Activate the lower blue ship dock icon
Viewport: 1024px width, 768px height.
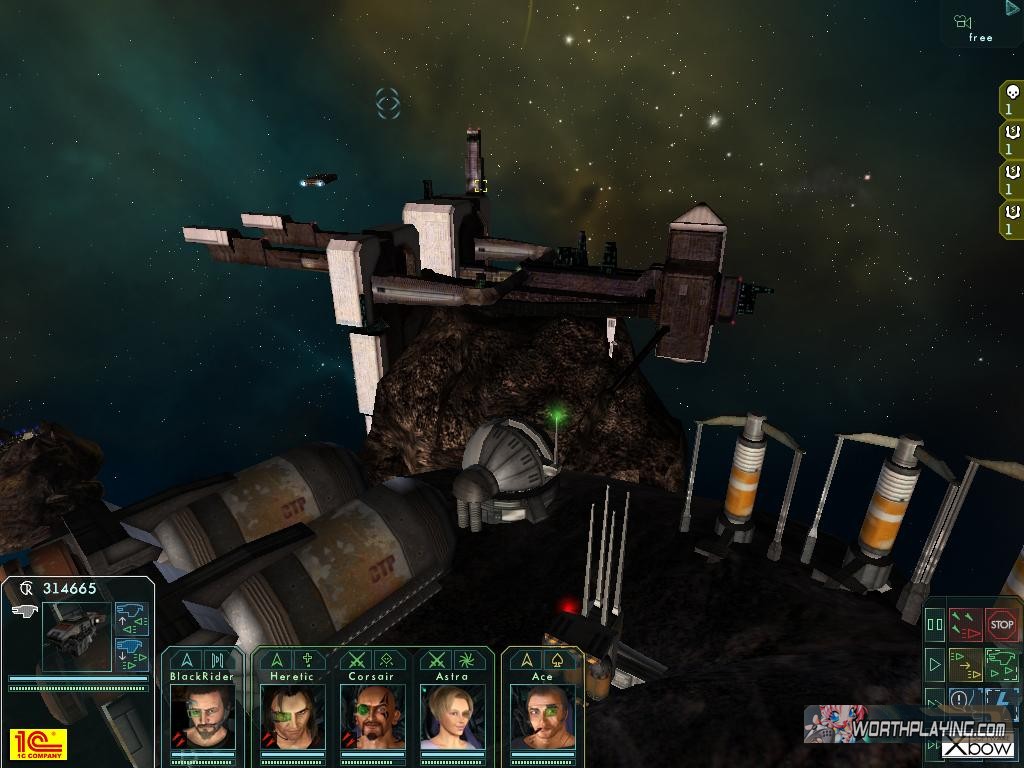tap(131, 654)
